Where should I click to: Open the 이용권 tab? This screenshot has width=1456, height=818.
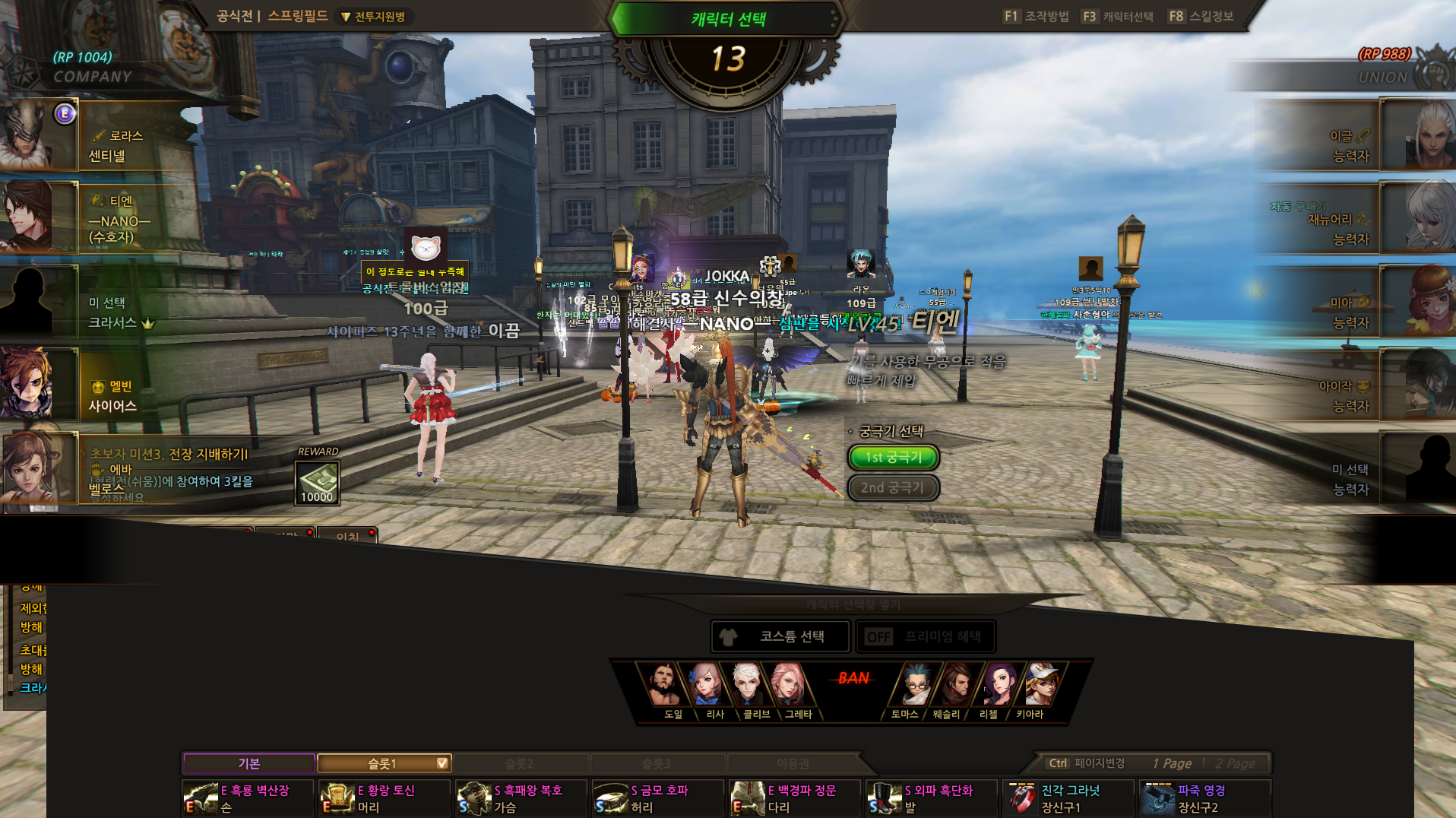click(x=793, y=763)
